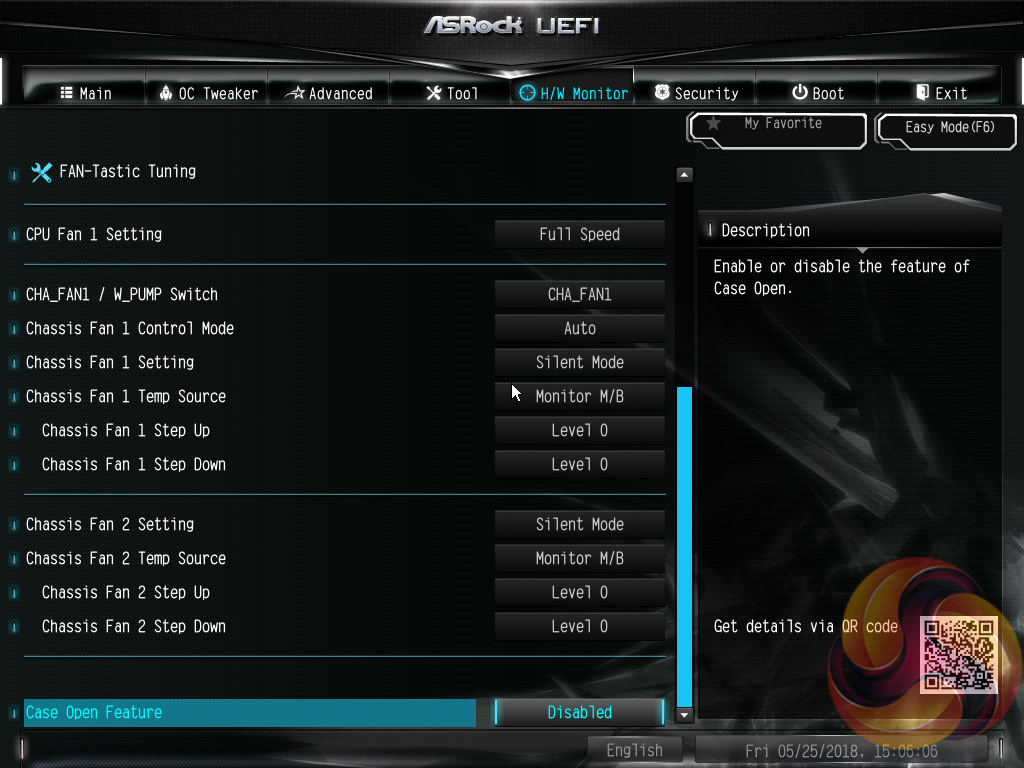Choose the Exit tab

(x=941, y=93)
